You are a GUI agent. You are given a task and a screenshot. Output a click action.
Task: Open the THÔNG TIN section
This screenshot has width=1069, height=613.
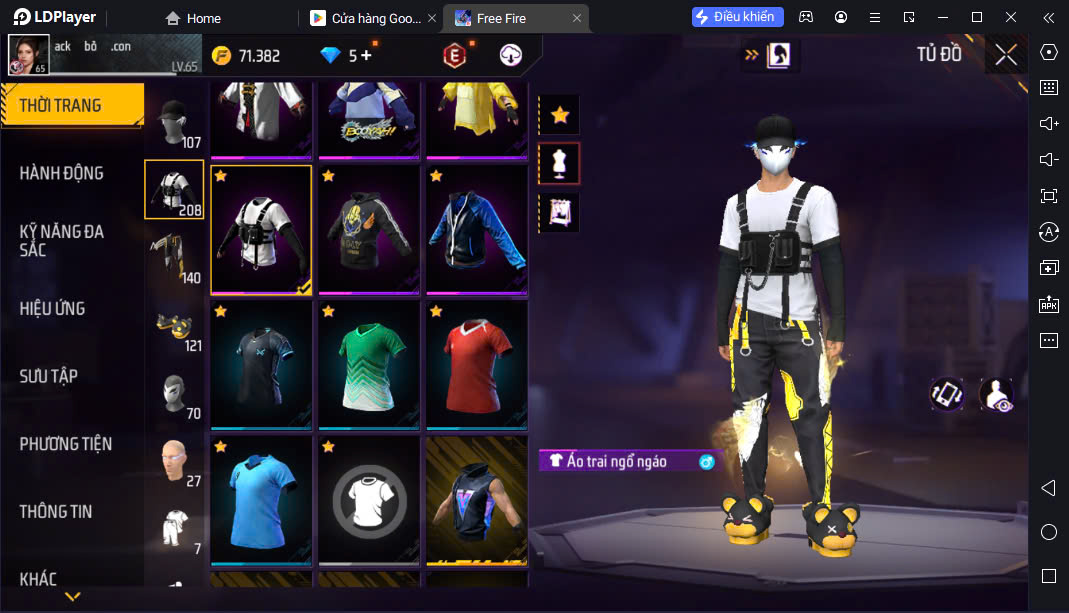(x=56, y=511)
